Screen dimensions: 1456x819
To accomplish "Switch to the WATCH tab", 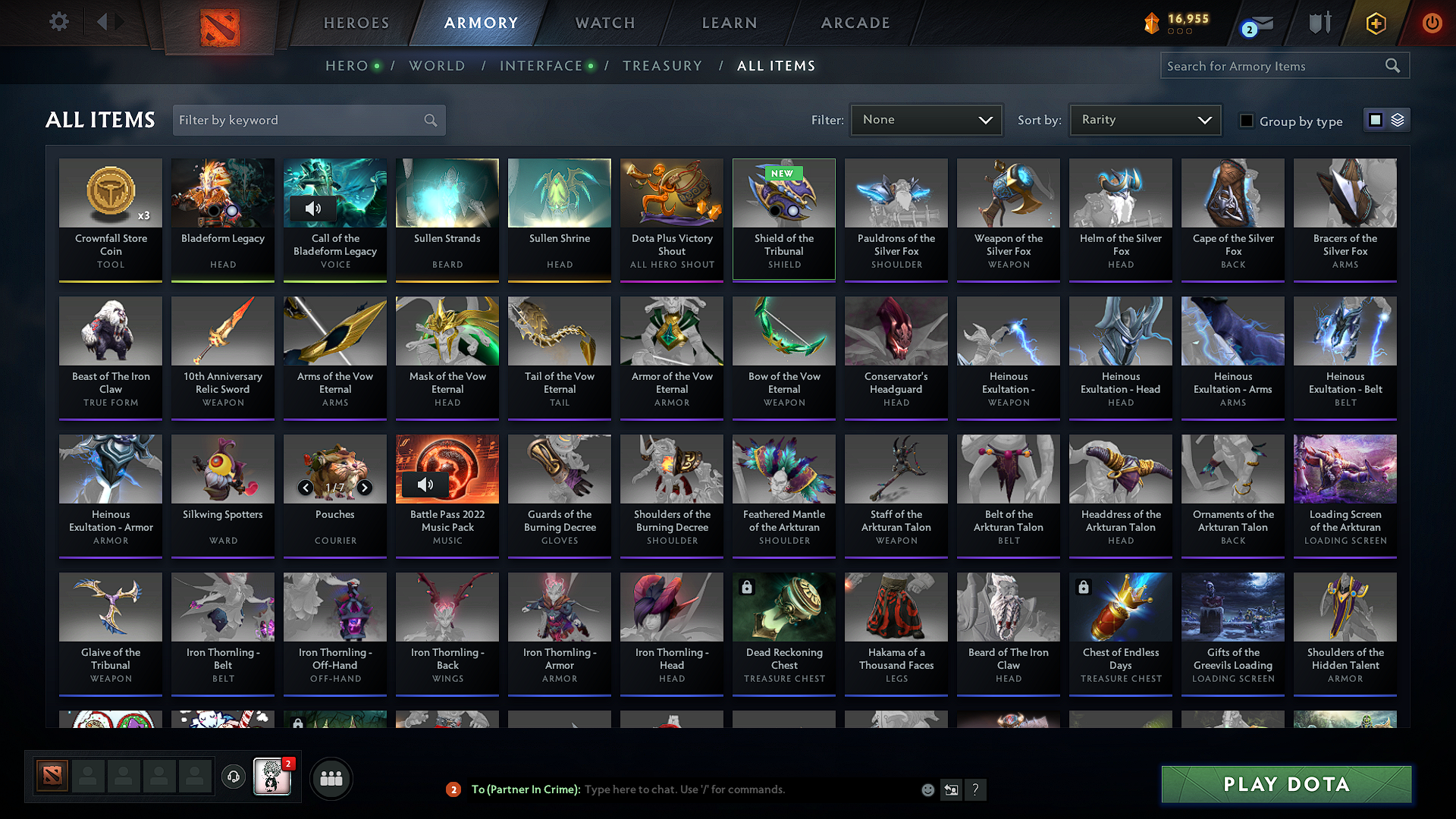I will pyautogui.click(x=604, y=23).
